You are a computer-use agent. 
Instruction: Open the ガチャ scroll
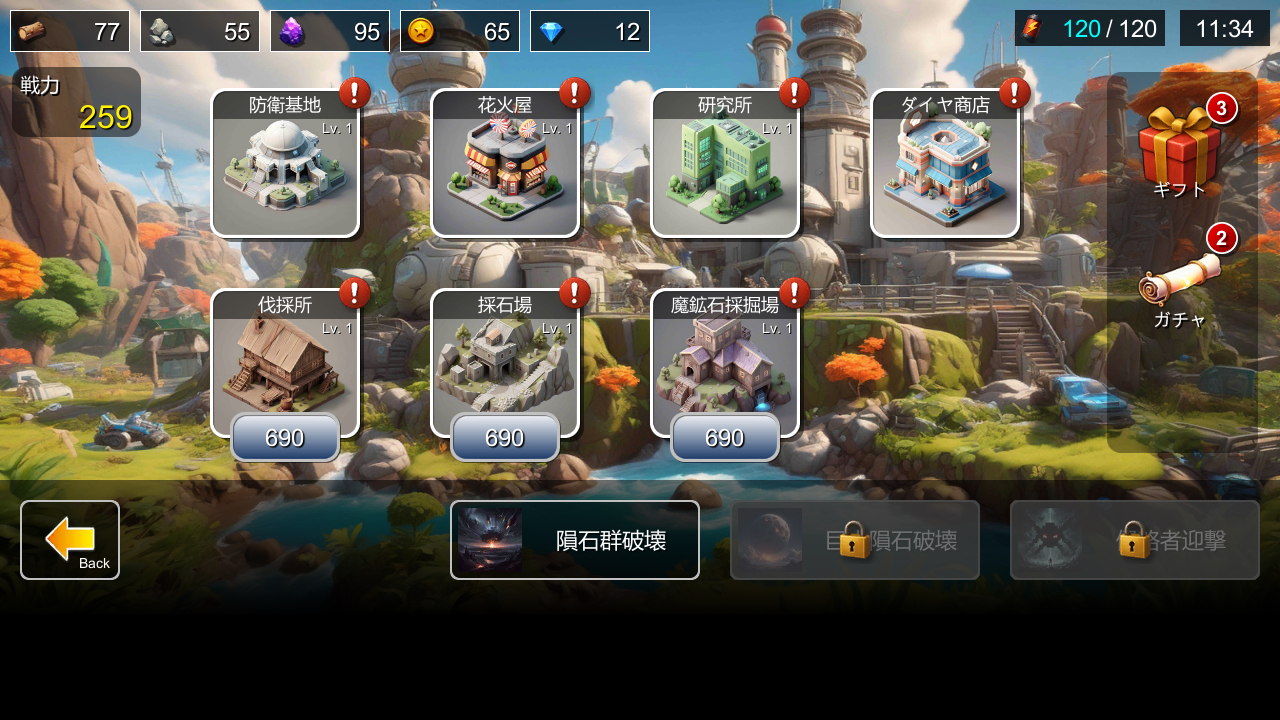[x=1180, y=285]
